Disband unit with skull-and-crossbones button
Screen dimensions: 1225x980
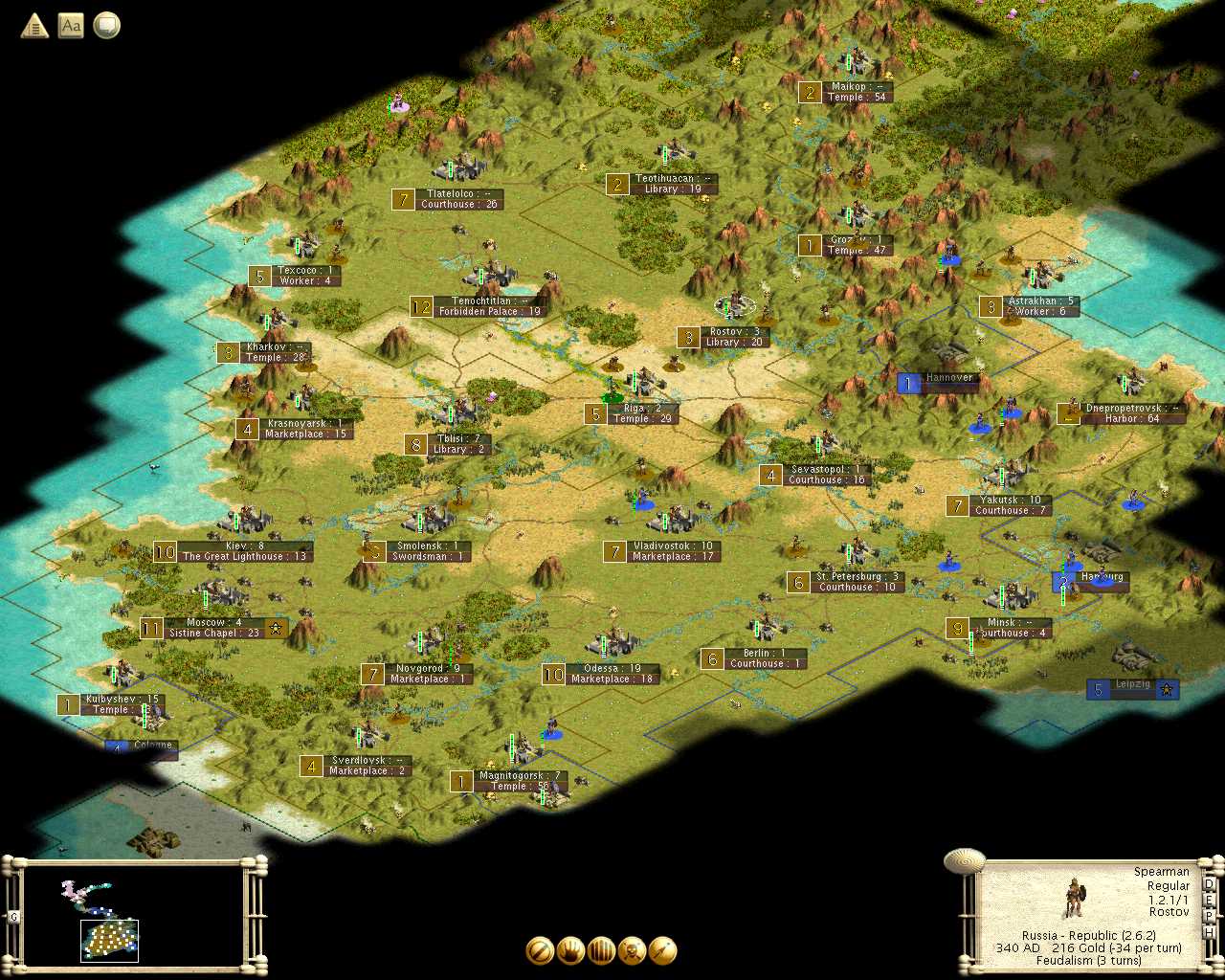point(632,950)
